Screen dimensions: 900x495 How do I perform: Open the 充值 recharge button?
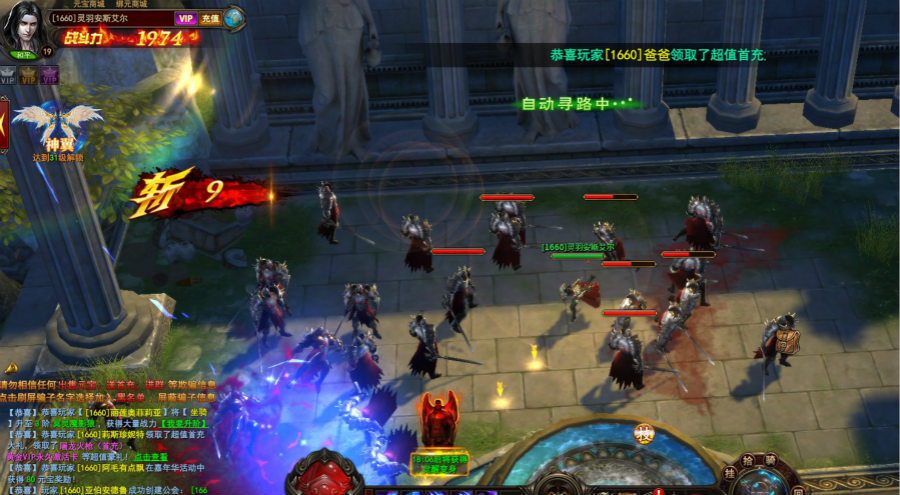(210, 18)
